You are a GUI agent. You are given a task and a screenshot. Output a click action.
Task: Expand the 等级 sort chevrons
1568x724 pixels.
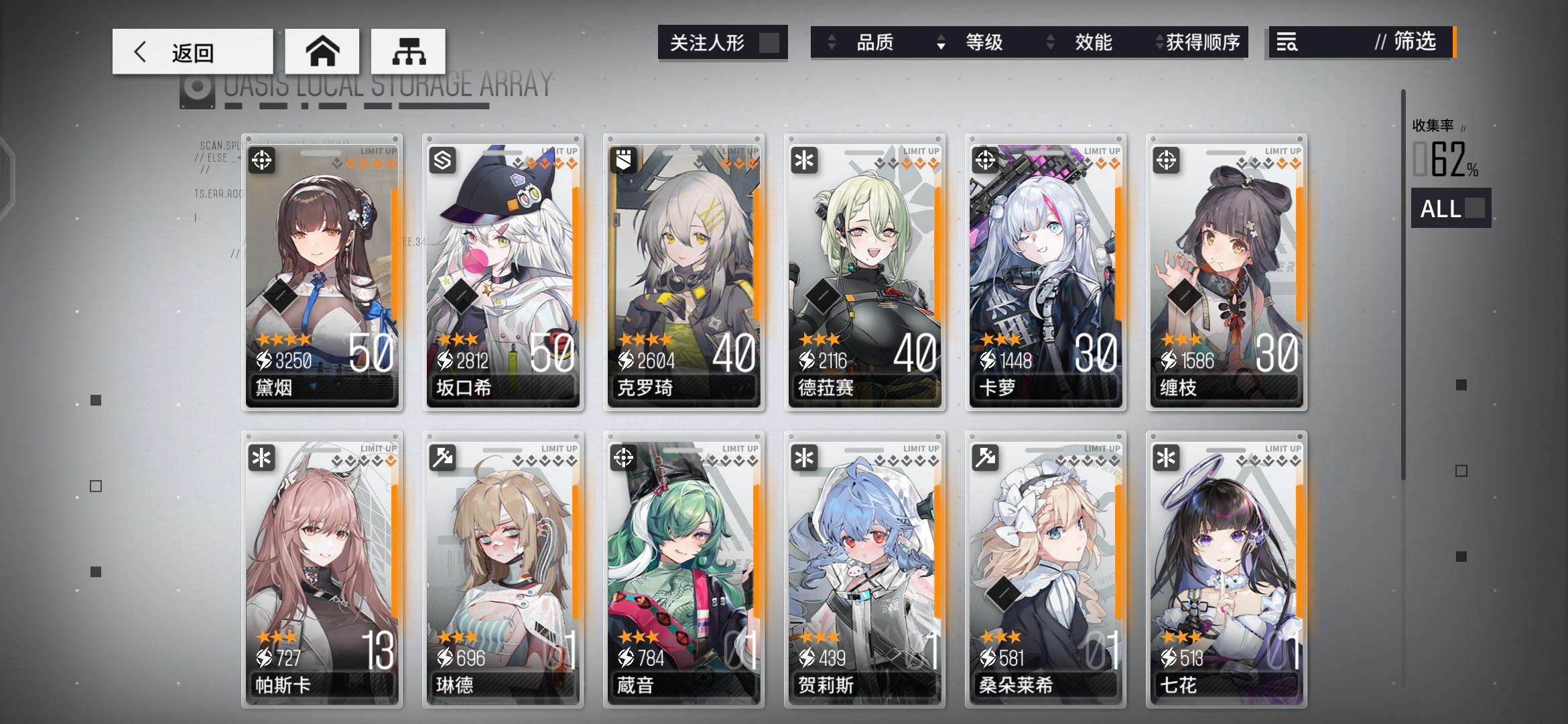tap(940, 42)
